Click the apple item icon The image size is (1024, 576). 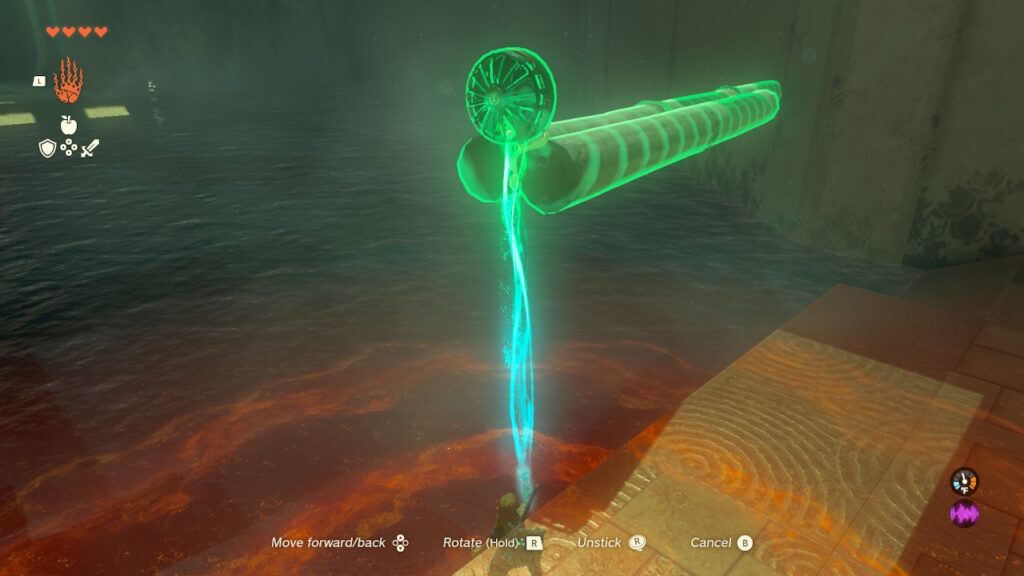point(68,125)
